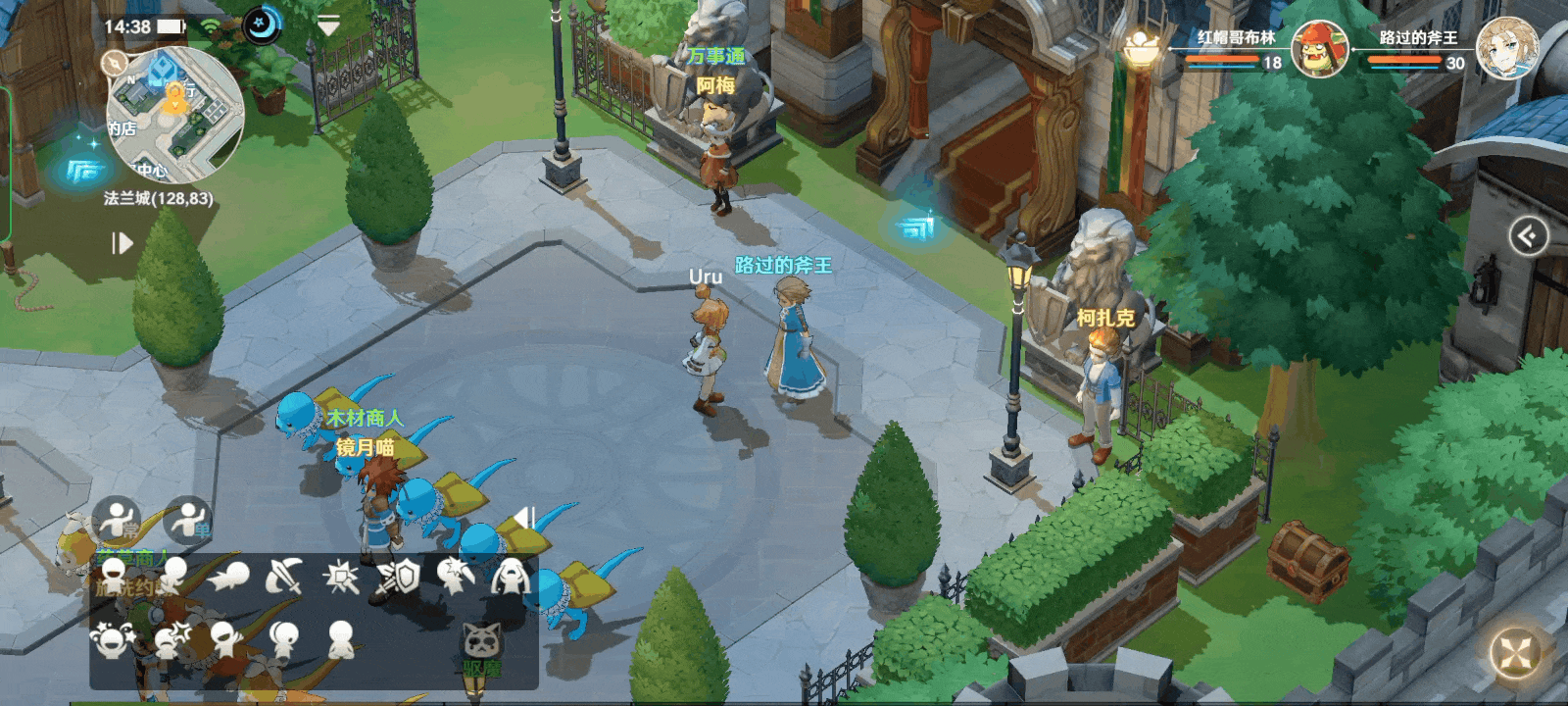
Task: Tap the compass icon beside the minimap
Action: [x=115, y=64]
